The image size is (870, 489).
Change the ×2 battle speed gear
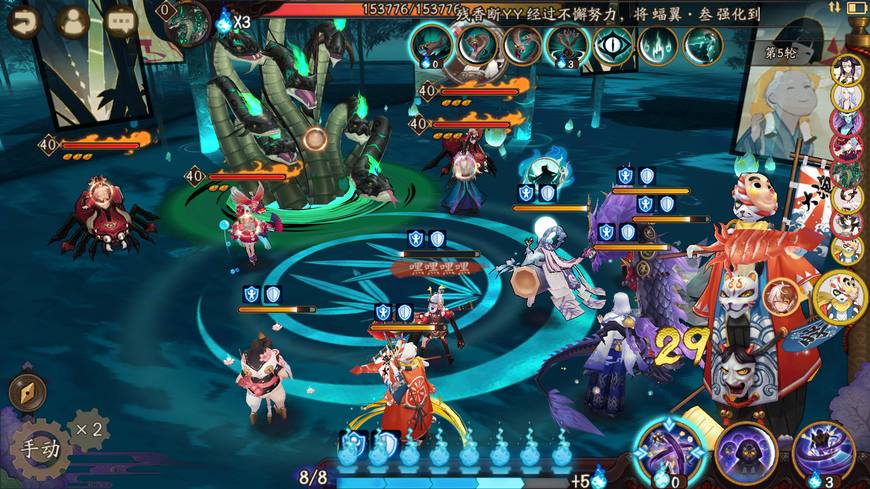88,429
